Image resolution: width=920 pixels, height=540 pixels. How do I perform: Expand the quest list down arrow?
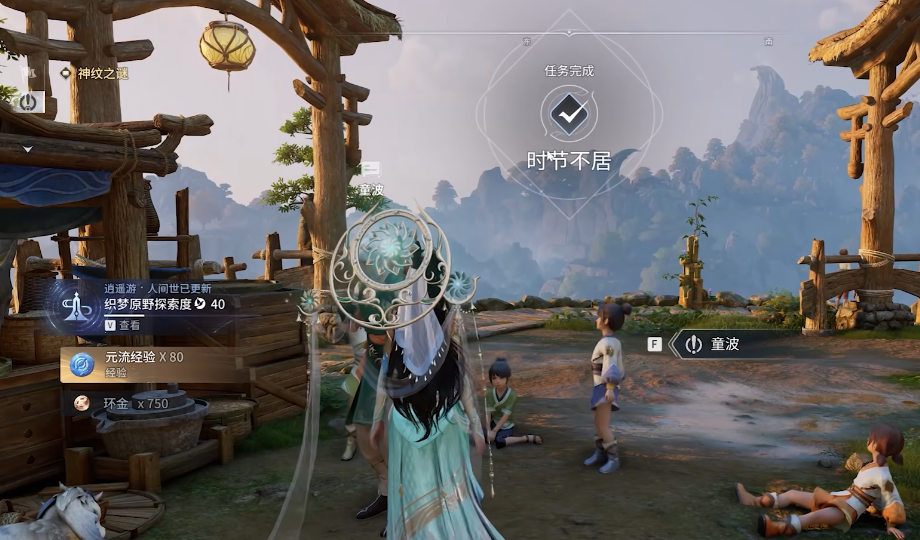pyautogui.click(x=28, y=149)
